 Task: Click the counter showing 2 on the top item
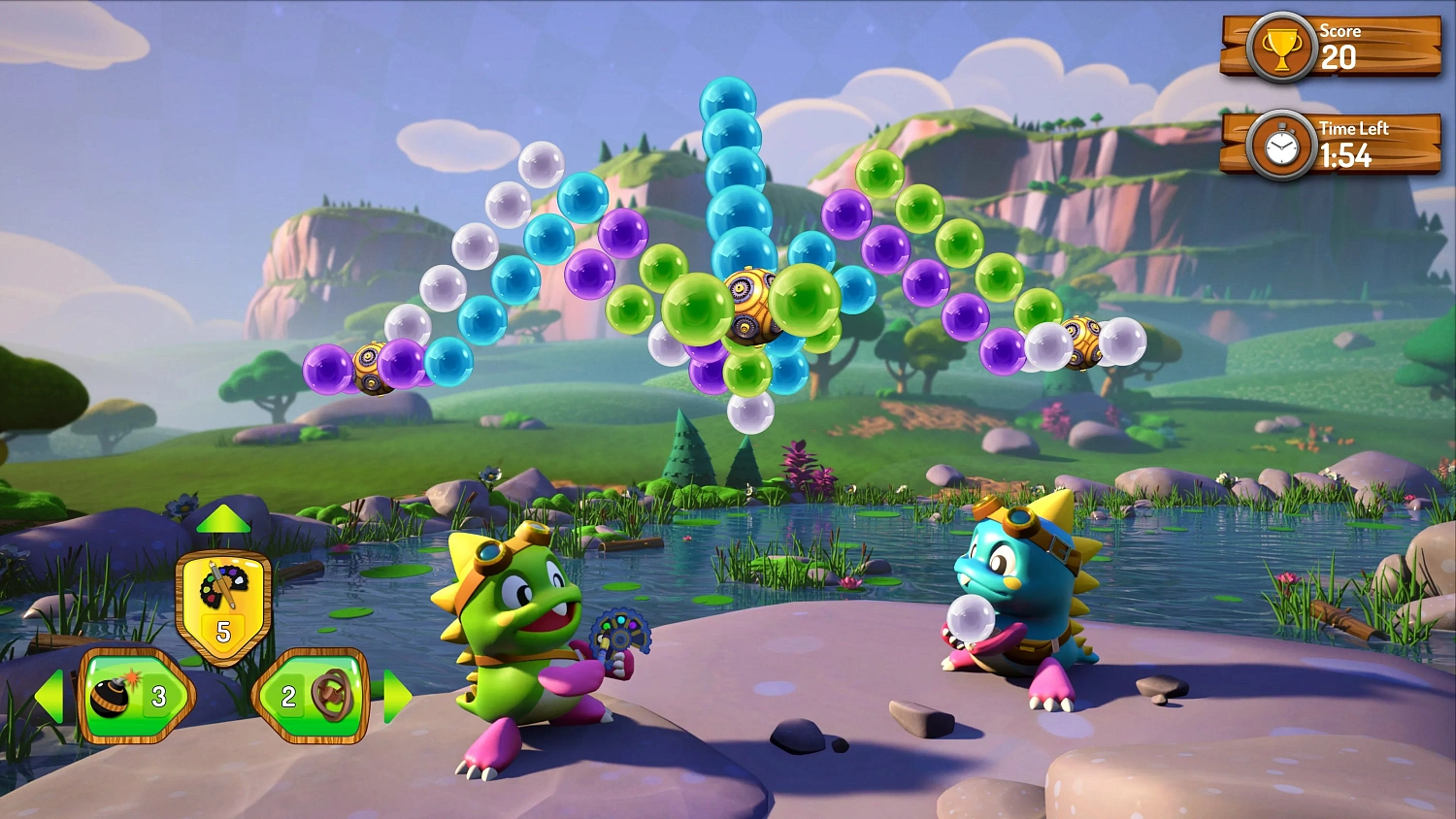click(x=288, y=694)
